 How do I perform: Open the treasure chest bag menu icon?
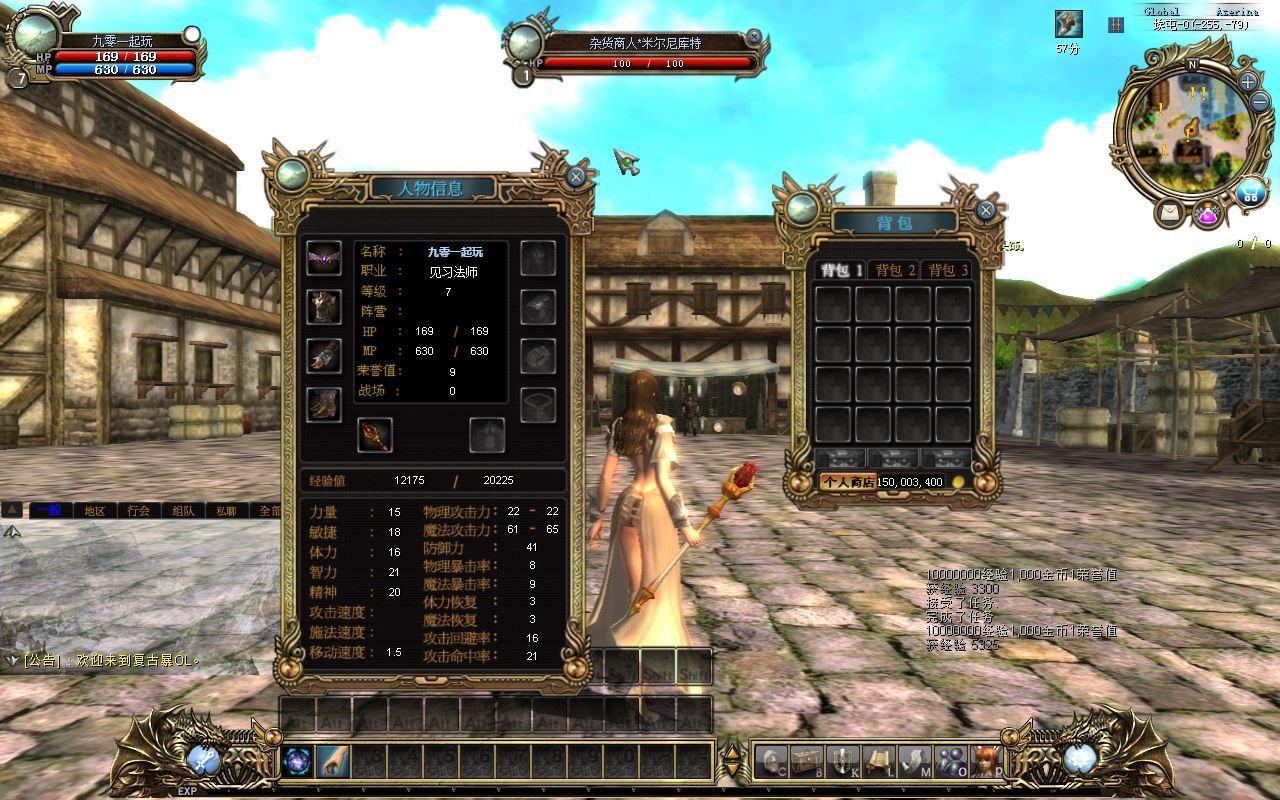tap(807, 762)
